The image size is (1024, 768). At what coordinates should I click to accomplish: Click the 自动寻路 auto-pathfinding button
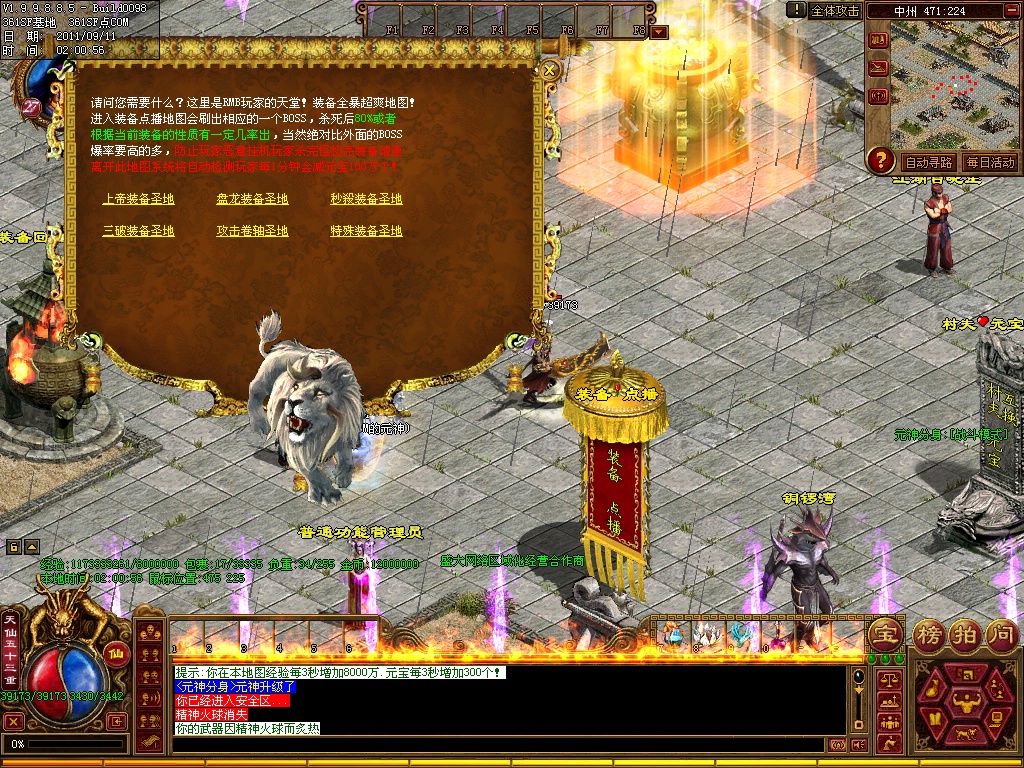coord(927,162)
